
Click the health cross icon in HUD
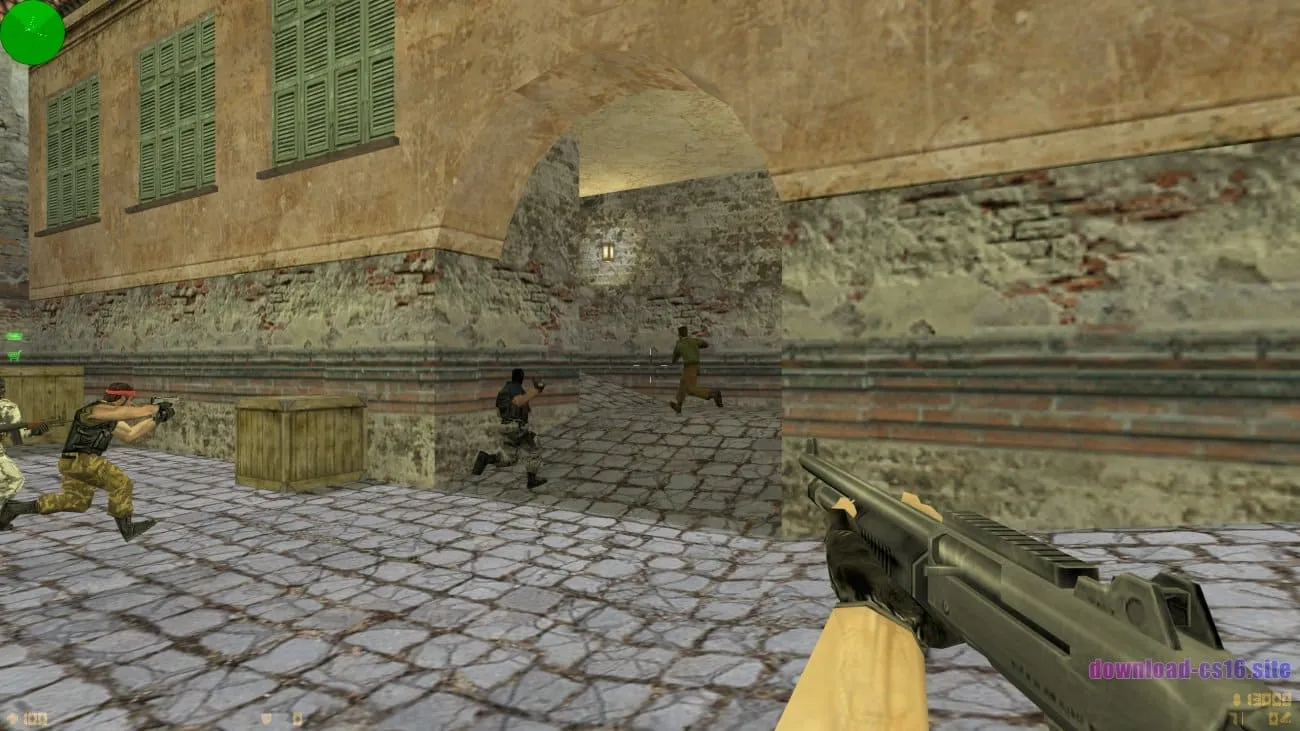point(11,716)
